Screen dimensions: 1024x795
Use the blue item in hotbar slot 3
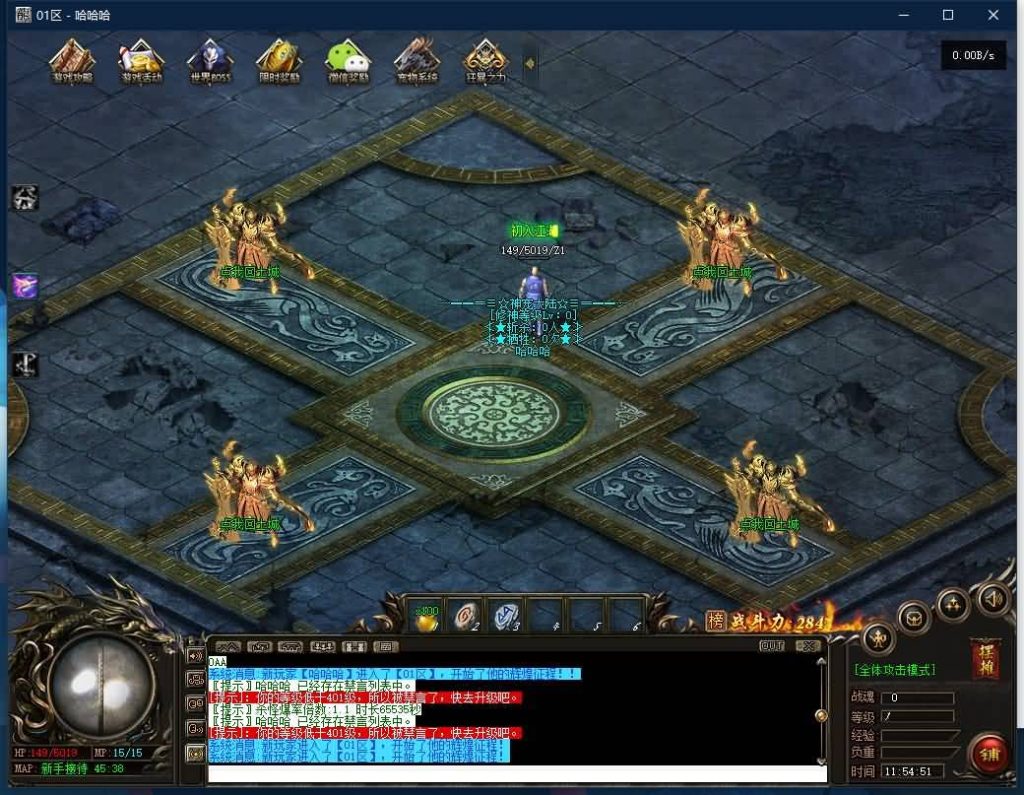505,617
